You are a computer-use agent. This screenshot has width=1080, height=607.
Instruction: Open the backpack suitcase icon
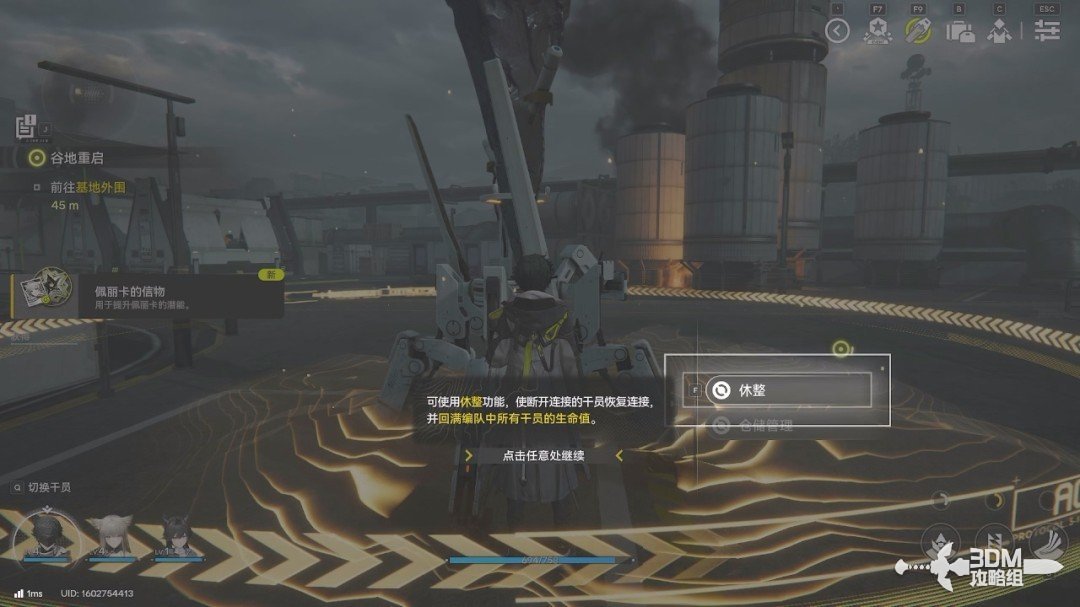coord(960,30)
